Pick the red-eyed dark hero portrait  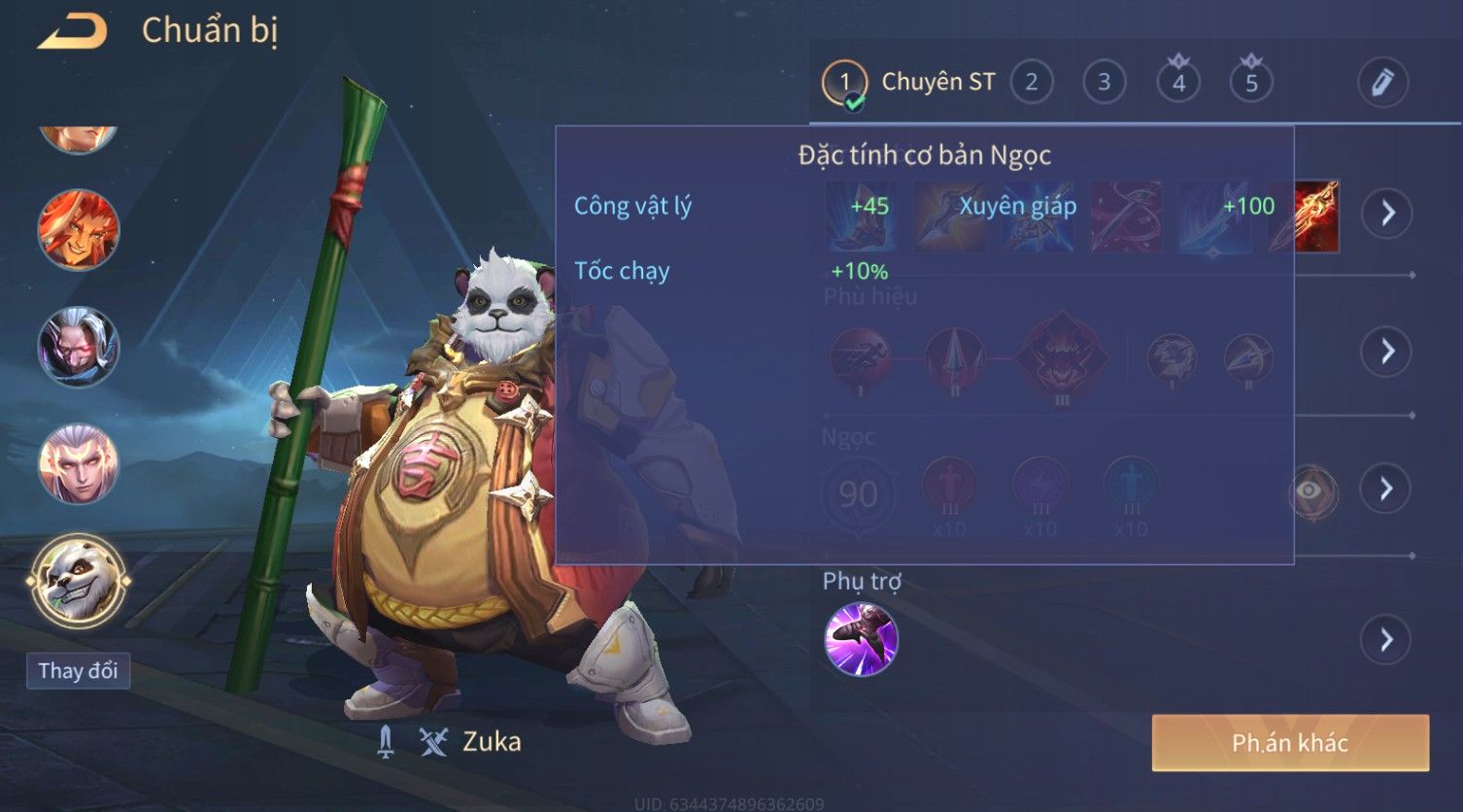(79, 347)
